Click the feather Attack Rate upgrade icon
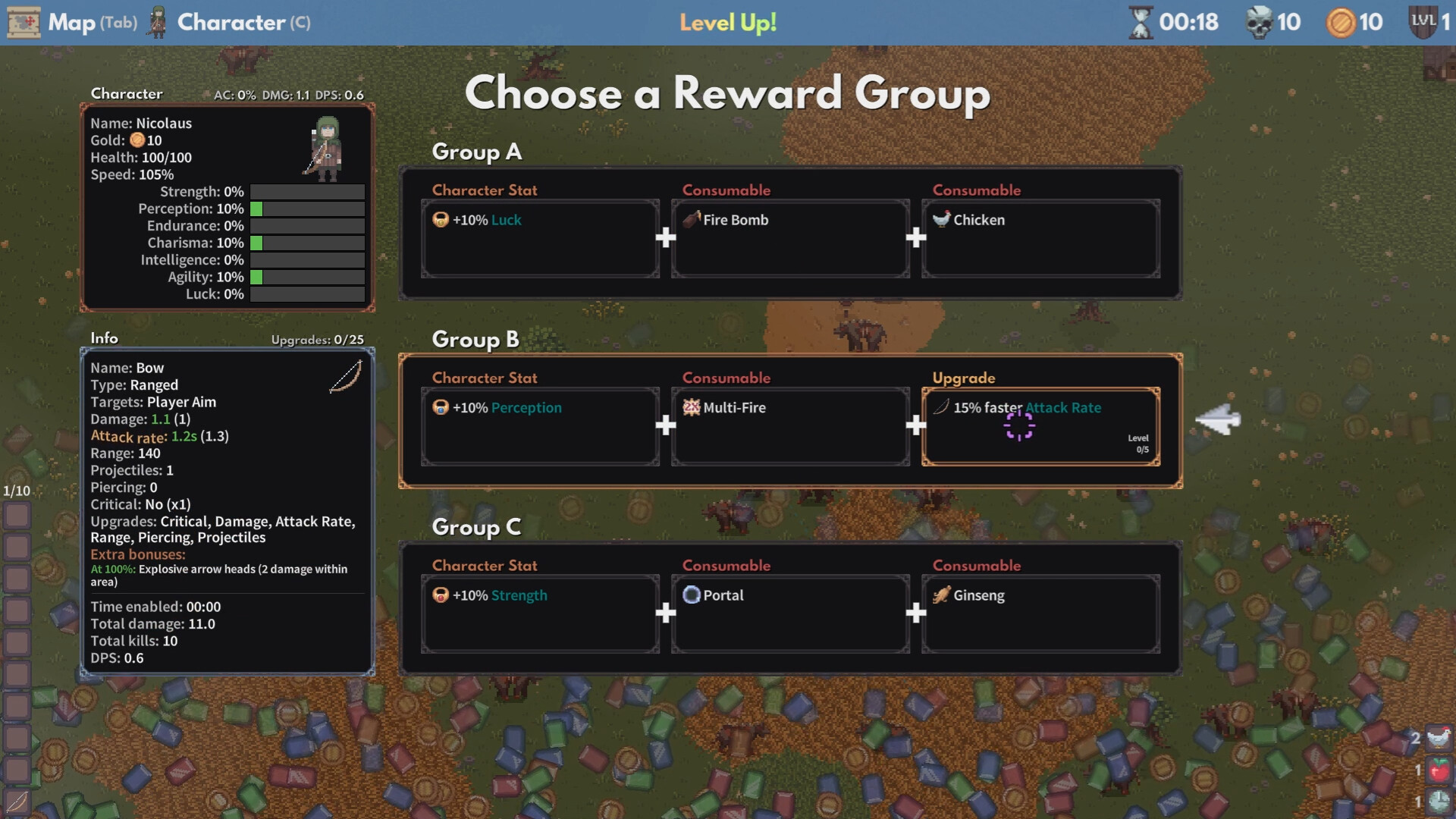This screenshot has height=819, width=1456. [x=940, y=406]
